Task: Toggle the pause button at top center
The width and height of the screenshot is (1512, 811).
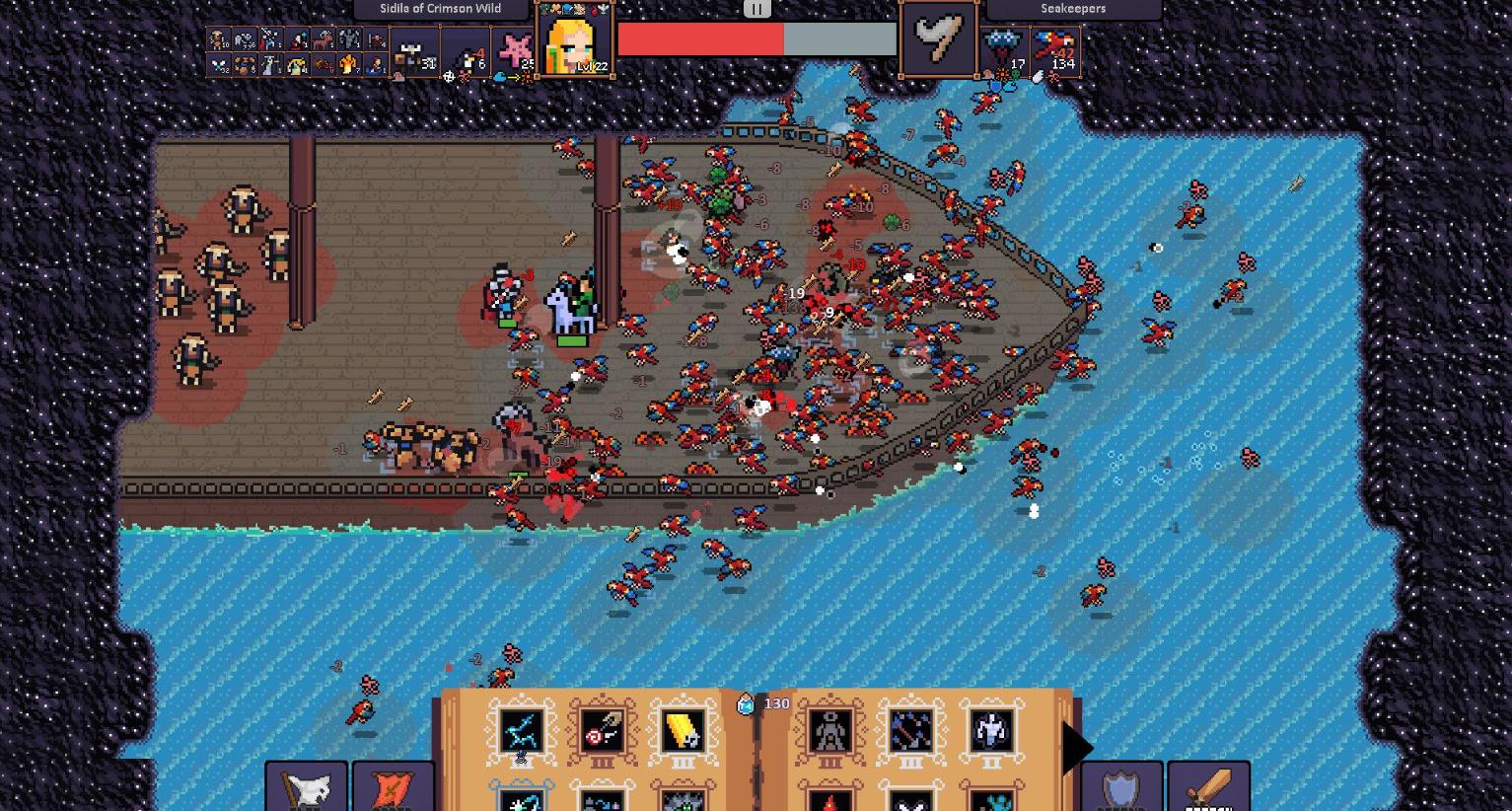Action: coord(756,9)
